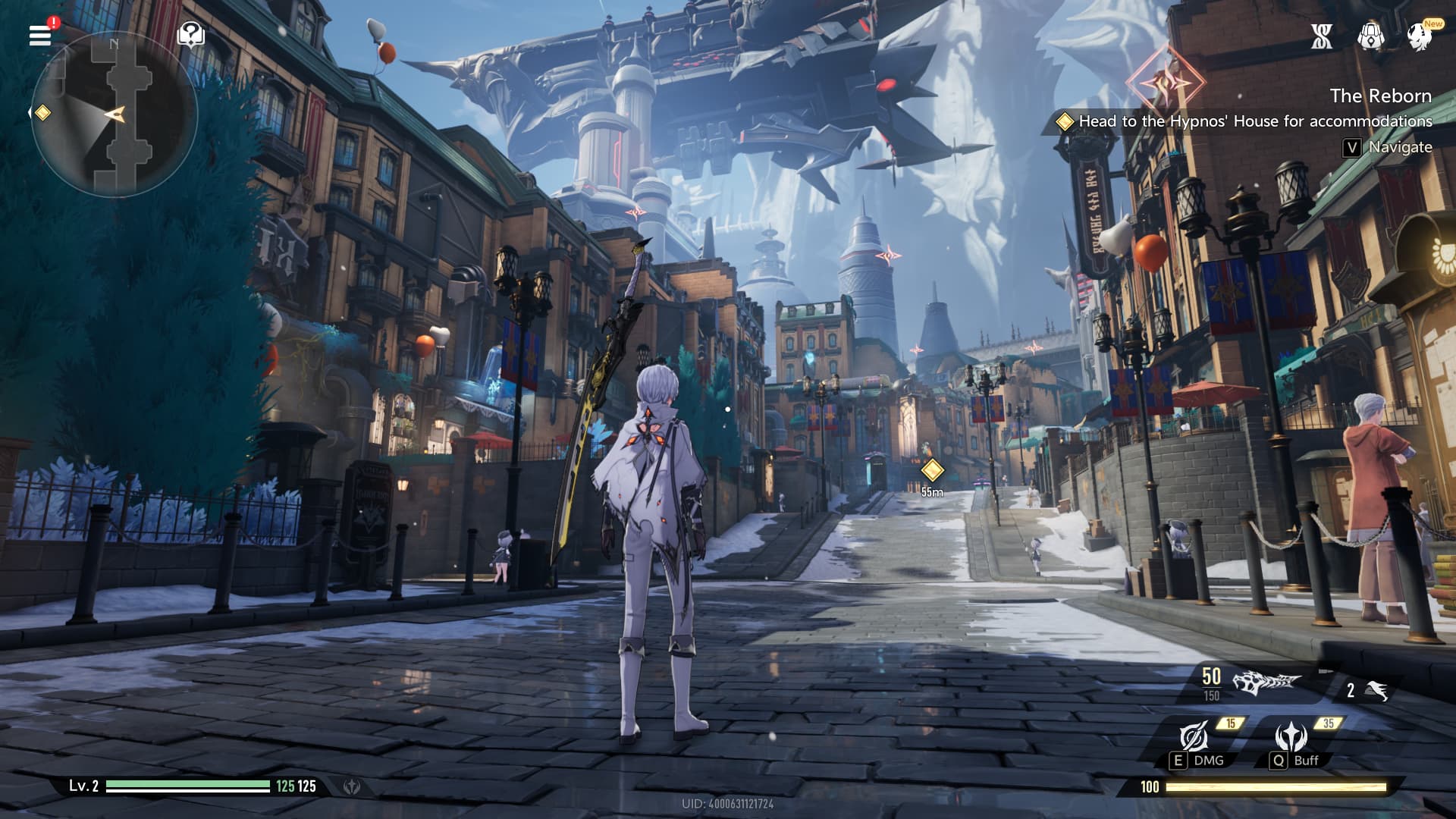Click the winged dash icon
This screenshot has width=1456, height=819.
click(x=1376, y=690)
